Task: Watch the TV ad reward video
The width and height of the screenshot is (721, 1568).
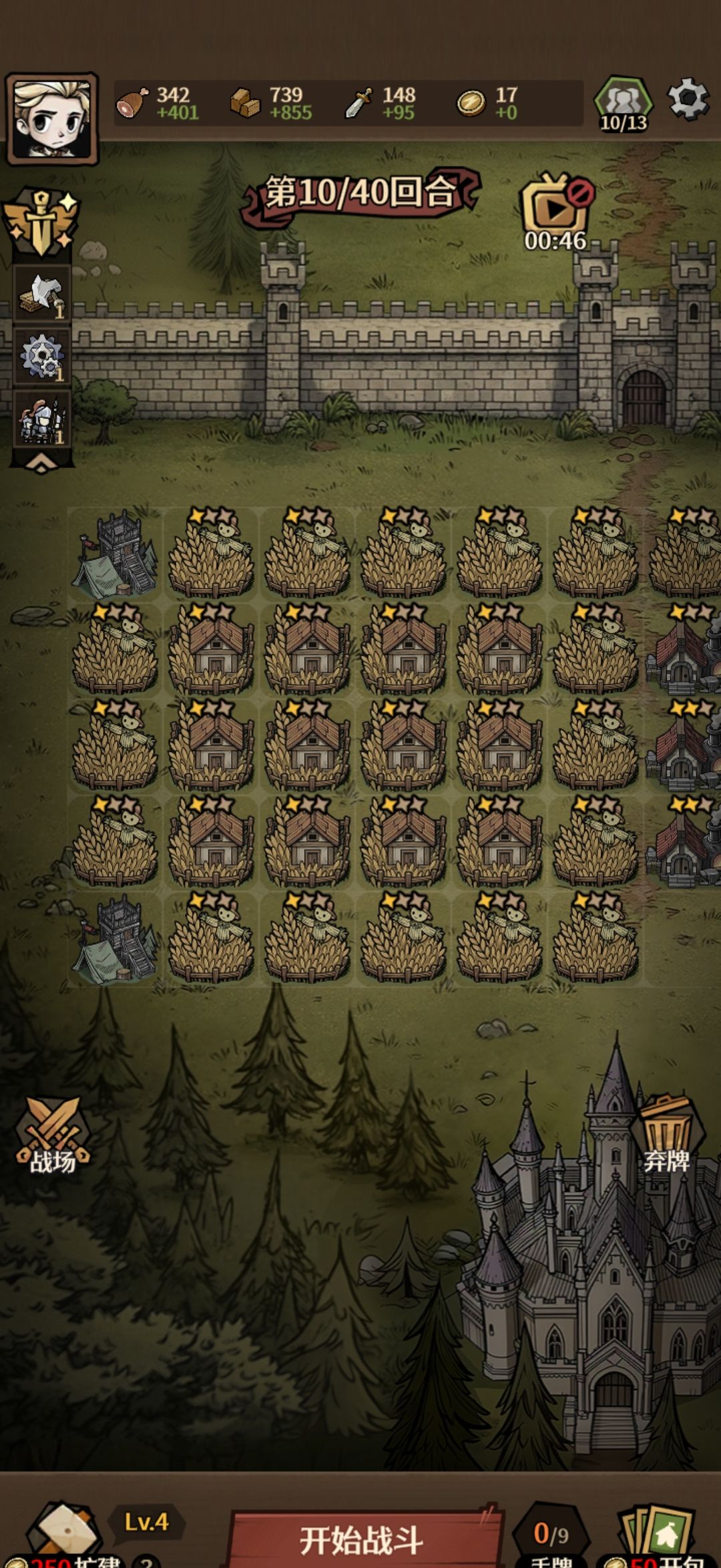Action: pos(555,212)
